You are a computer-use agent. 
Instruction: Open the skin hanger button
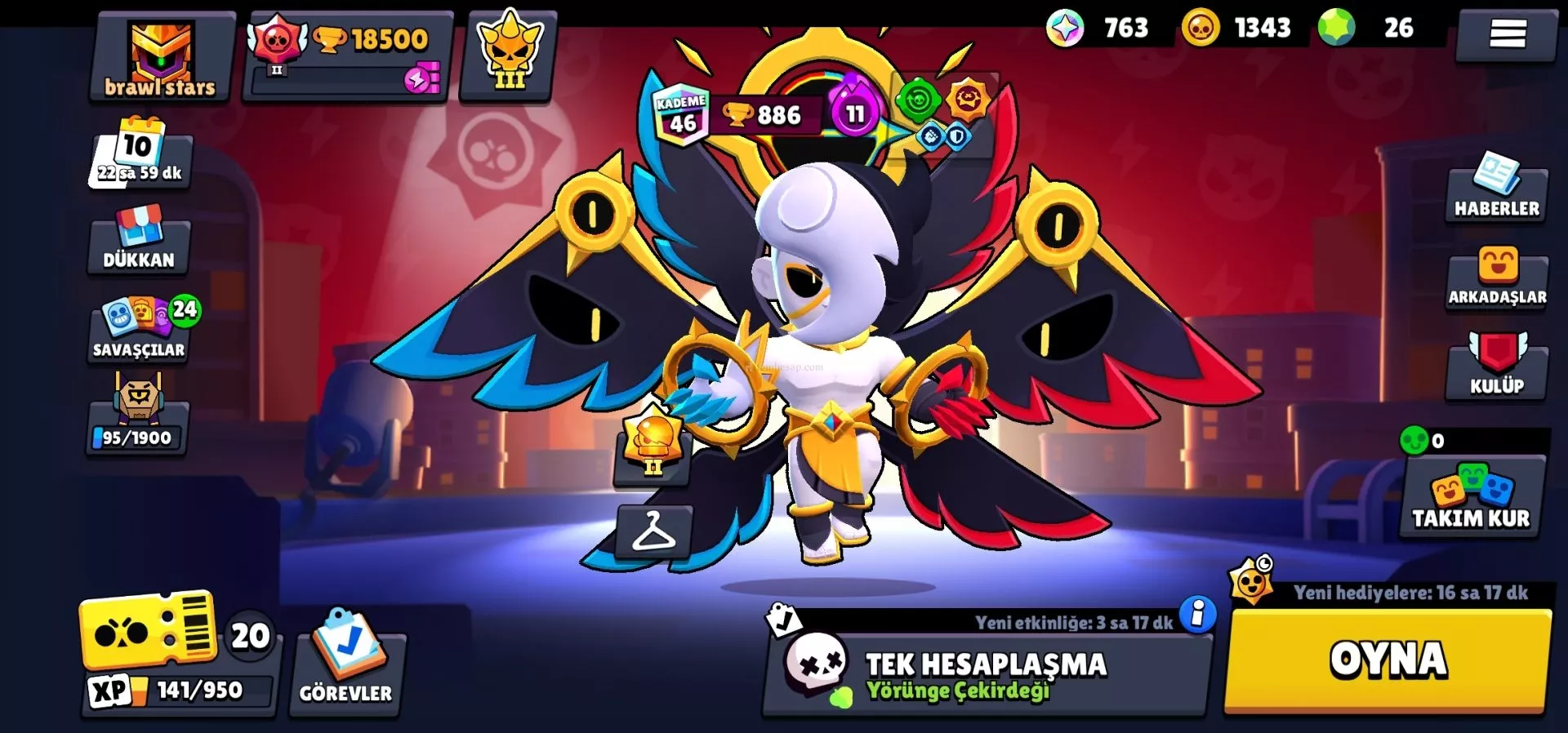tap(653, 531)
